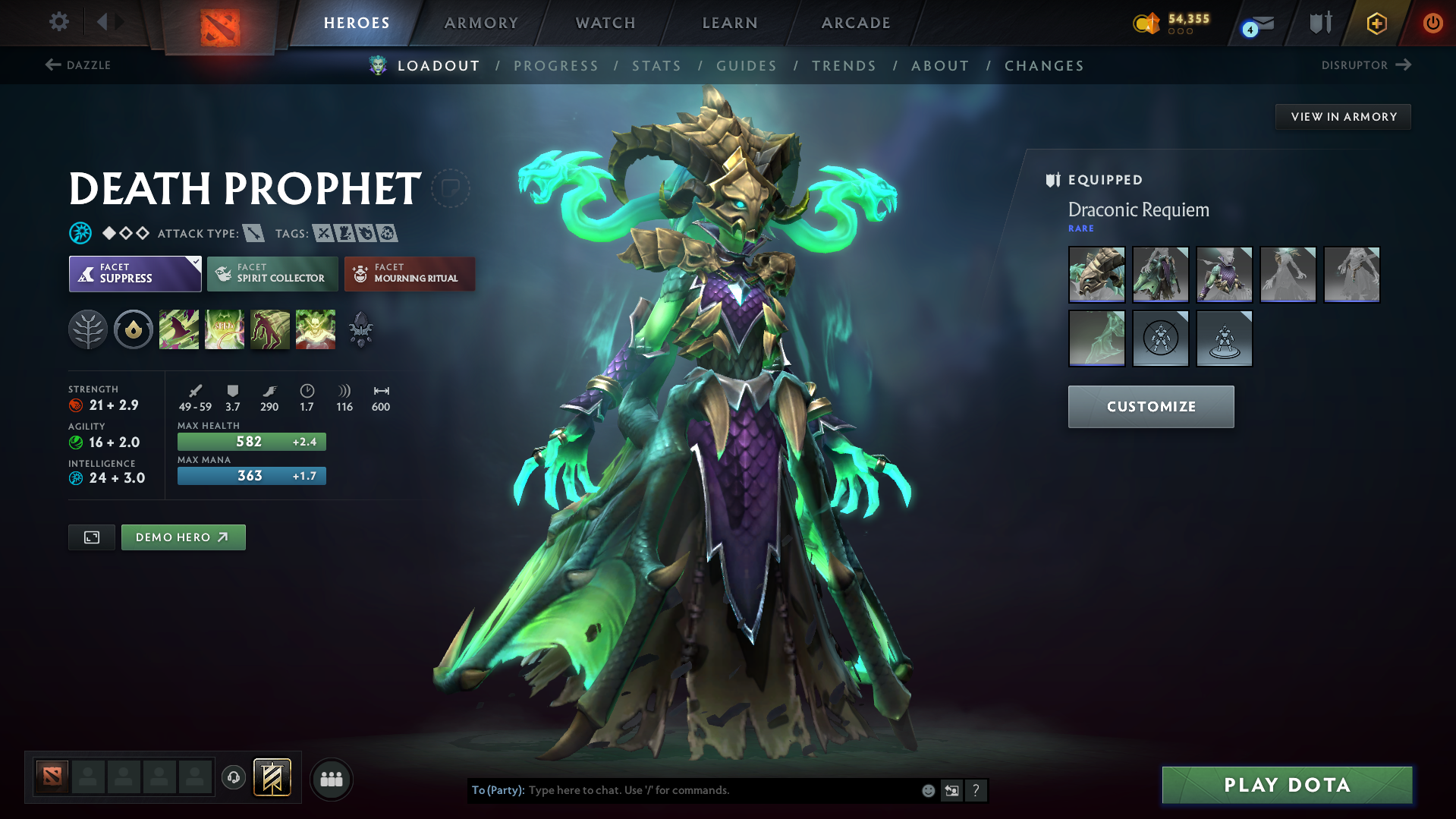1456x819 pixels.
Task: Click the Max Health bar
Action: click(251, 441)
